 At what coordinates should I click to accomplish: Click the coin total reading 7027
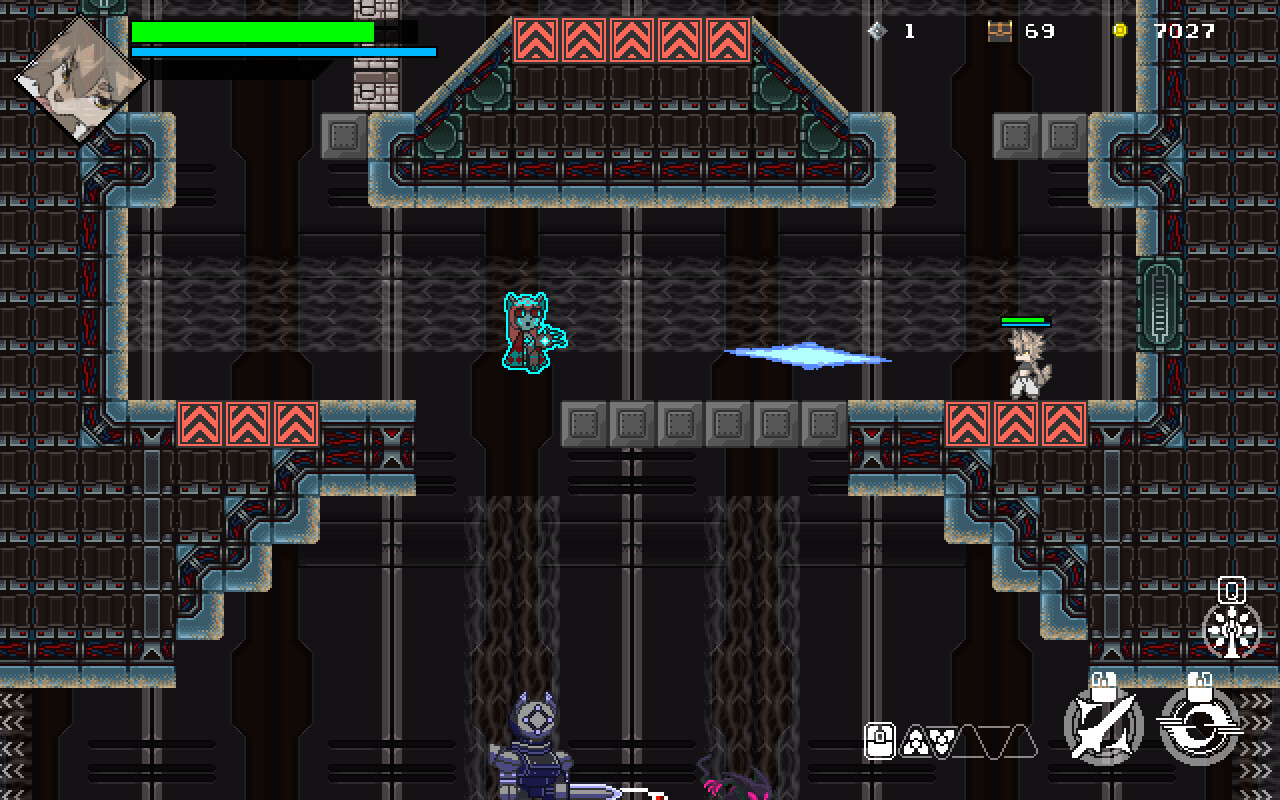(1183, 31)
